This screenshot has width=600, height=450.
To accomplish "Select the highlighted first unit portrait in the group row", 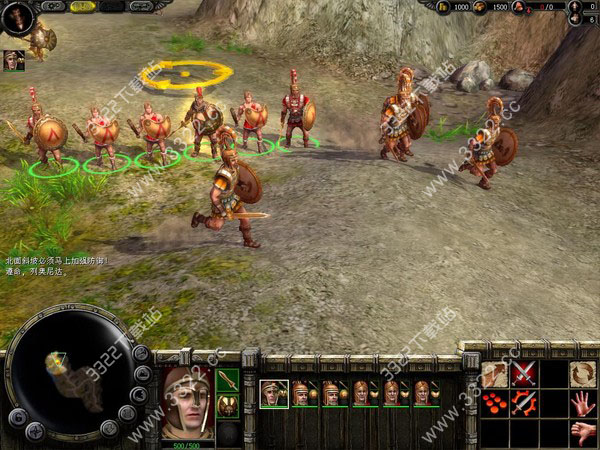I will click(274, 393).
